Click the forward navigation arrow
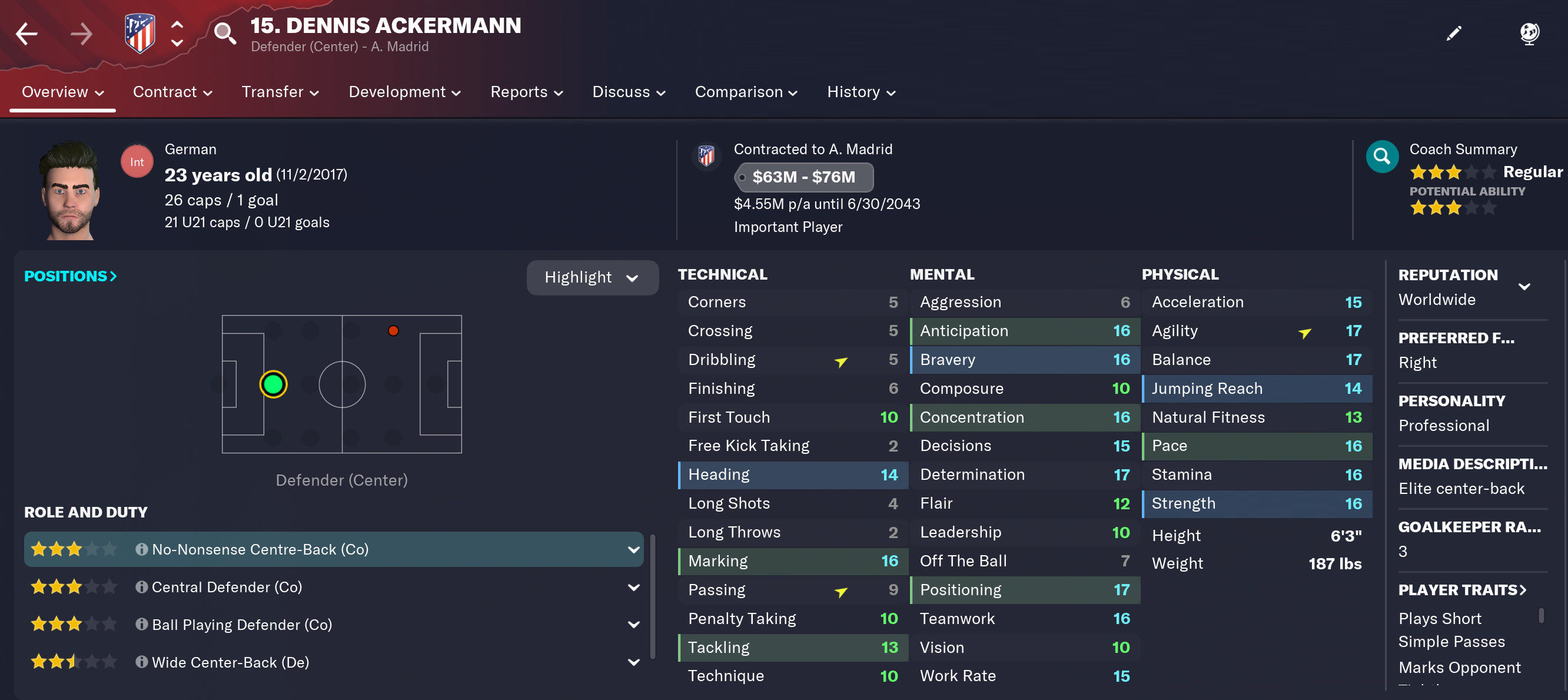 (x=82, y=34)
